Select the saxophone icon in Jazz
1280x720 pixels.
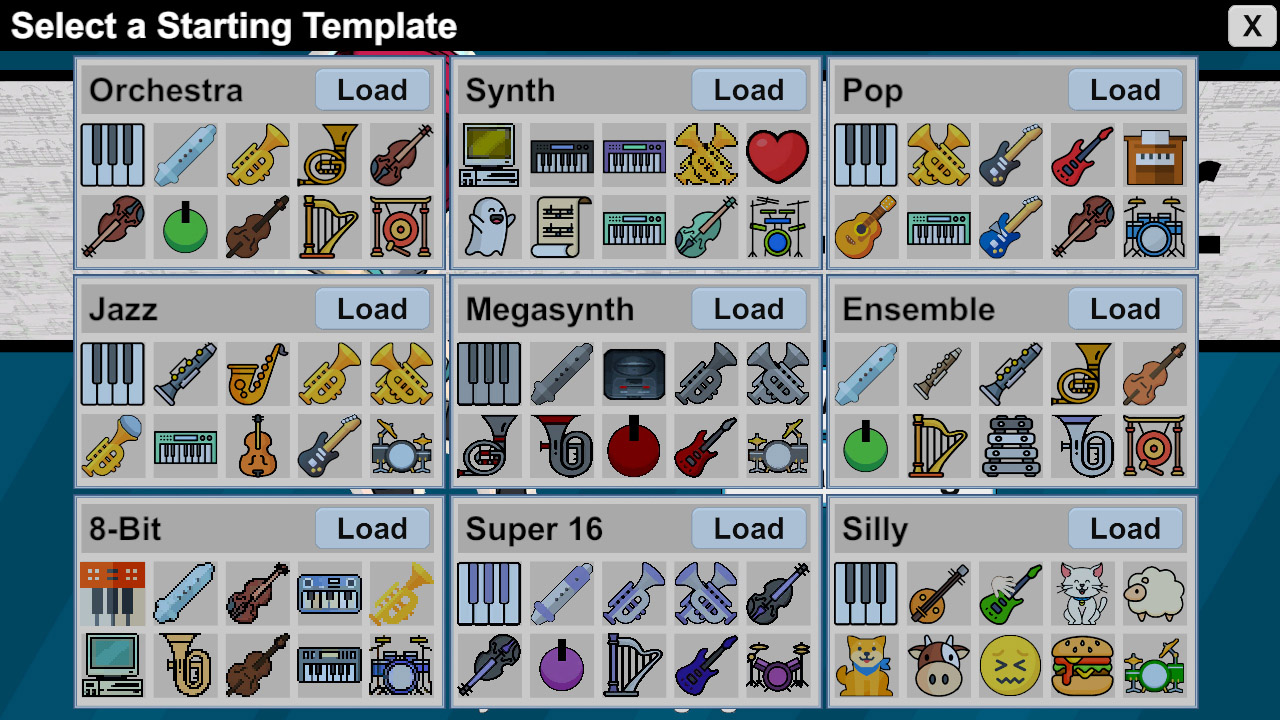click(257, 374)
